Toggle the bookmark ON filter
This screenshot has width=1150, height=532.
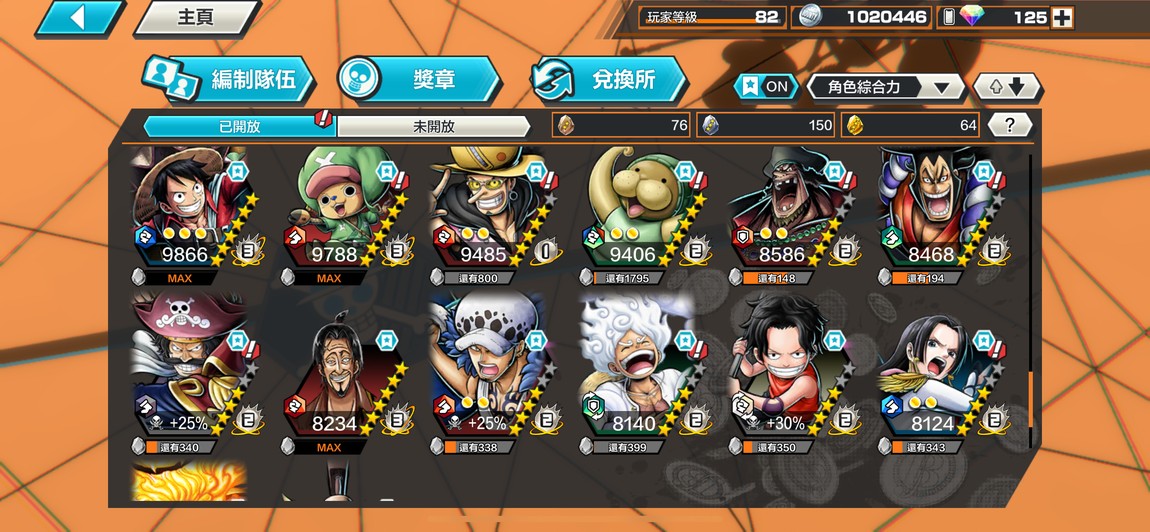point(765,87)
